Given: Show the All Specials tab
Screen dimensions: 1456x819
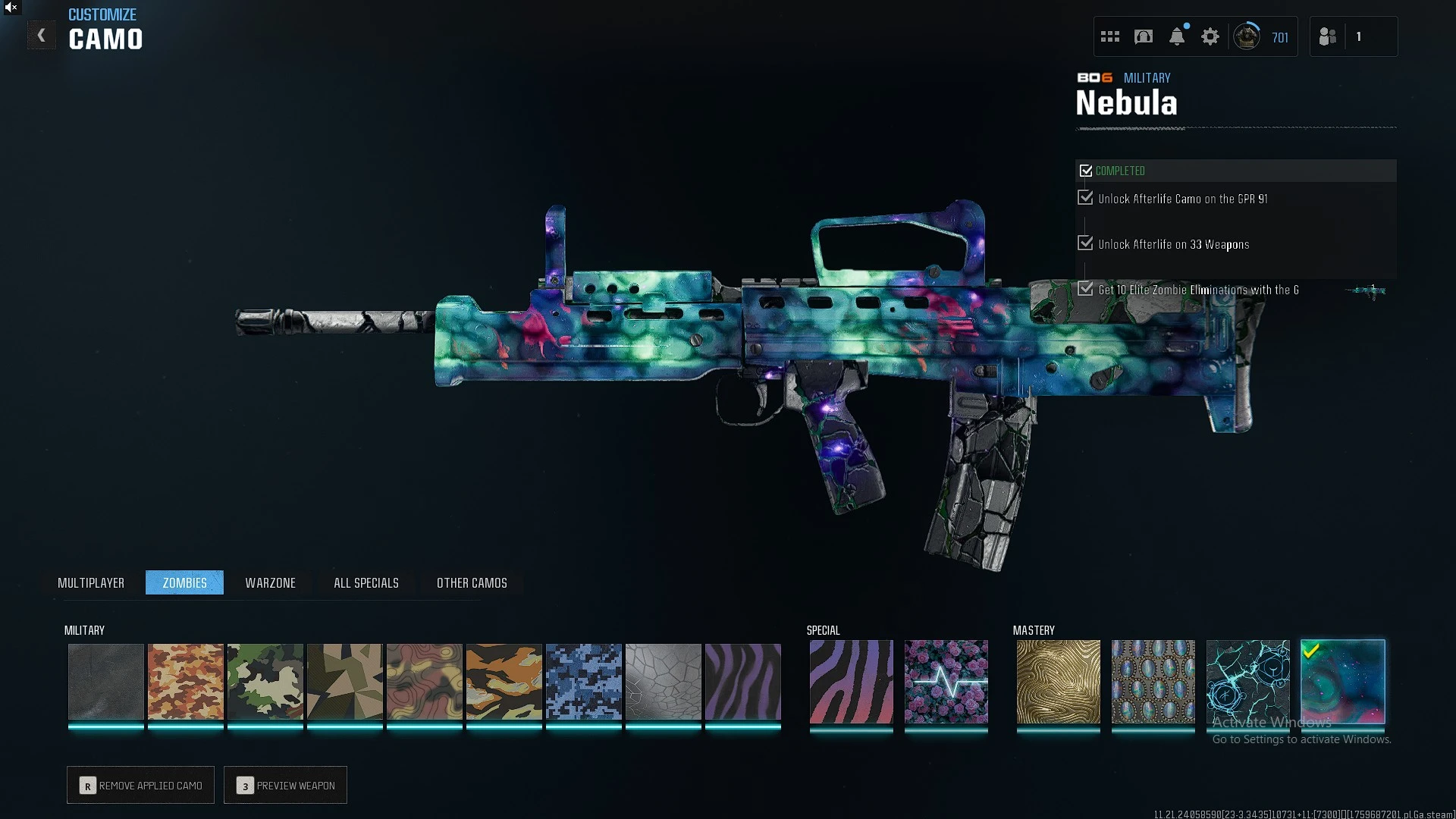Looking at the screenshot, I should point(366,582).
